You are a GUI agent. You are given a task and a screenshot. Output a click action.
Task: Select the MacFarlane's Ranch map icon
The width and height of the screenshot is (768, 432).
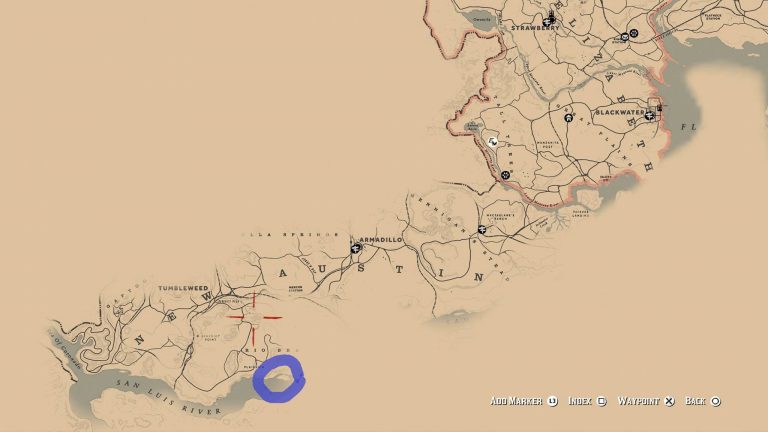[482, 230]
